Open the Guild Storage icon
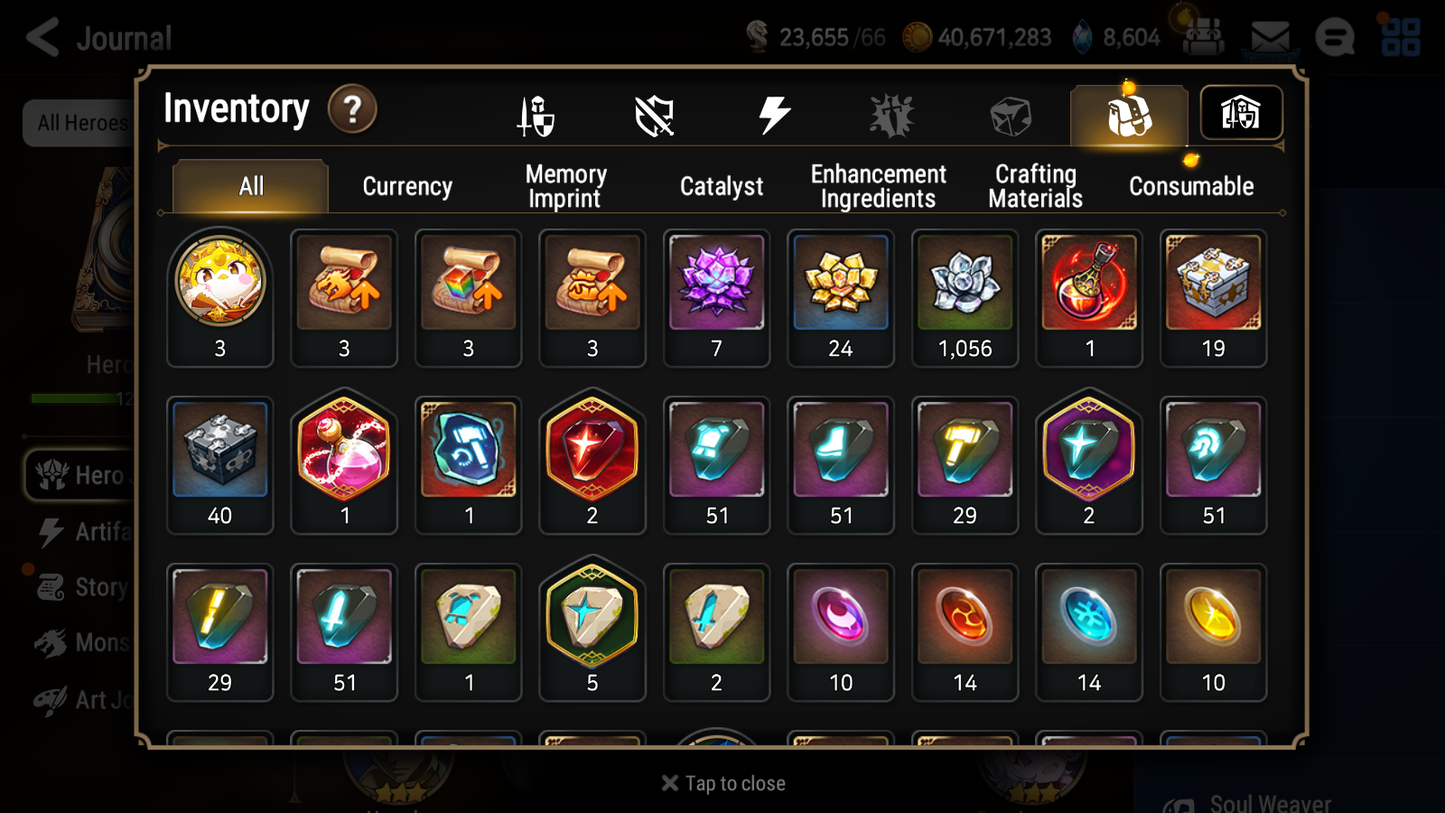 pyautogui.click(x=1240, y=113)
